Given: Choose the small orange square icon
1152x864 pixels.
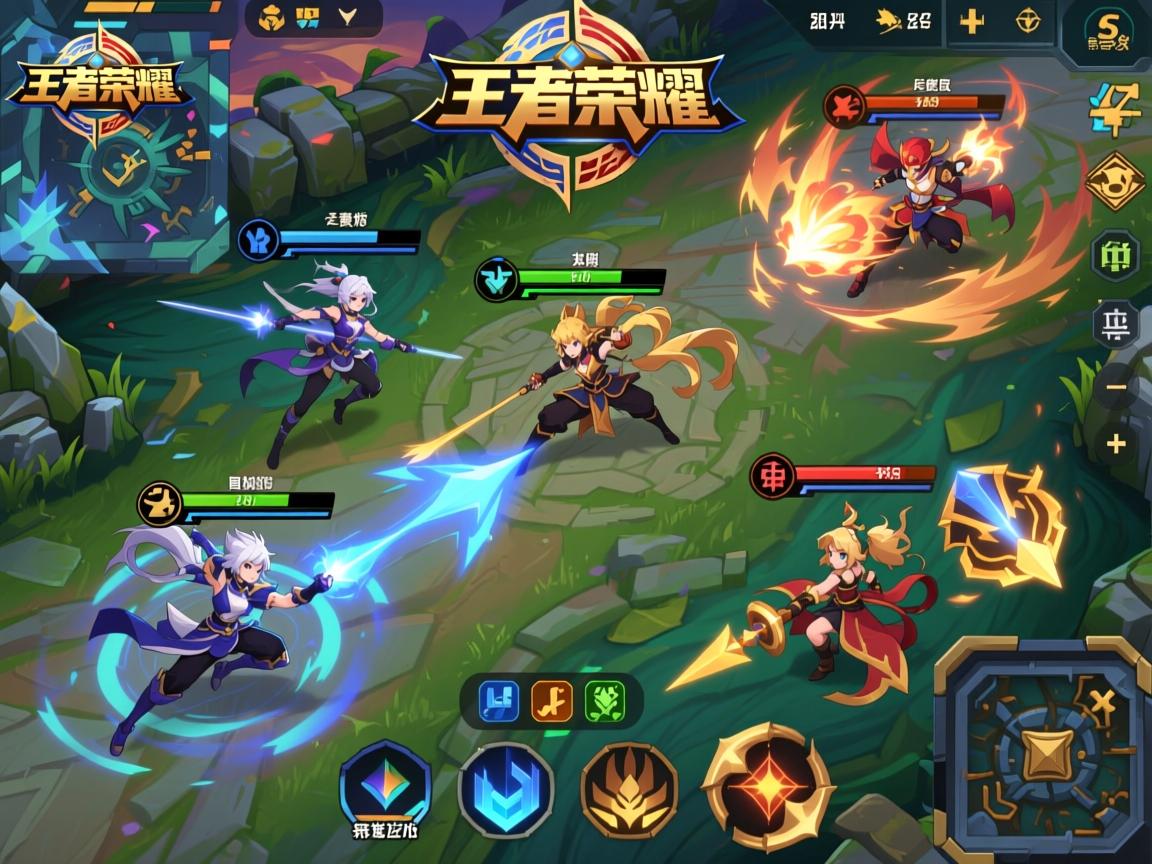Looking at the screenshot, I should click(551, 701).
